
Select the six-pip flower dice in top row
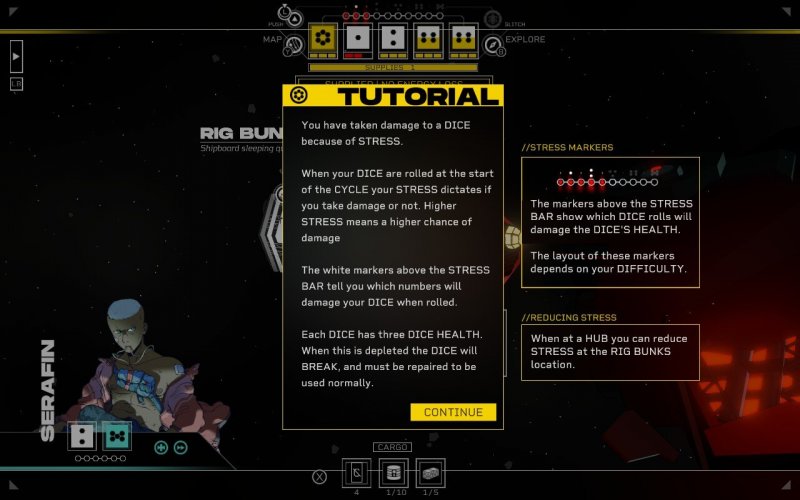click(322, 38)
